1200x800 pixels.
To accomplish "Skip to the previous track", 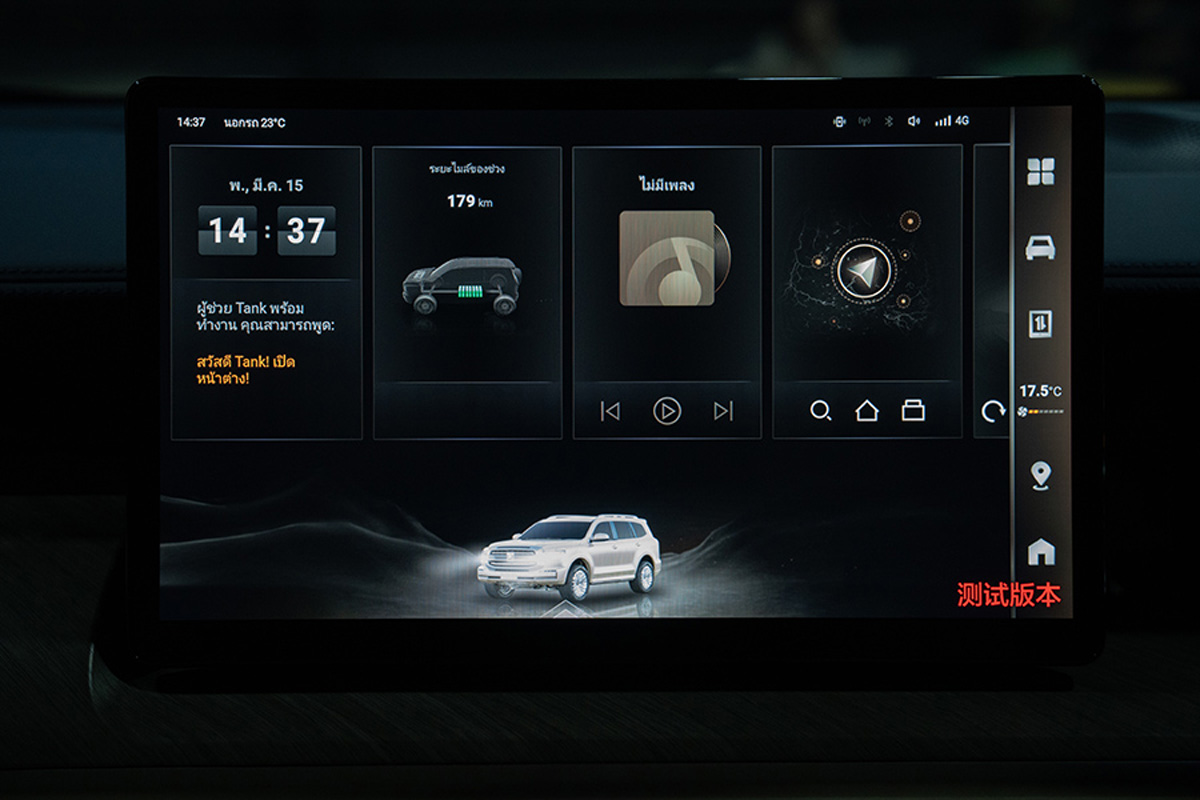I will (x=610, y=411).
